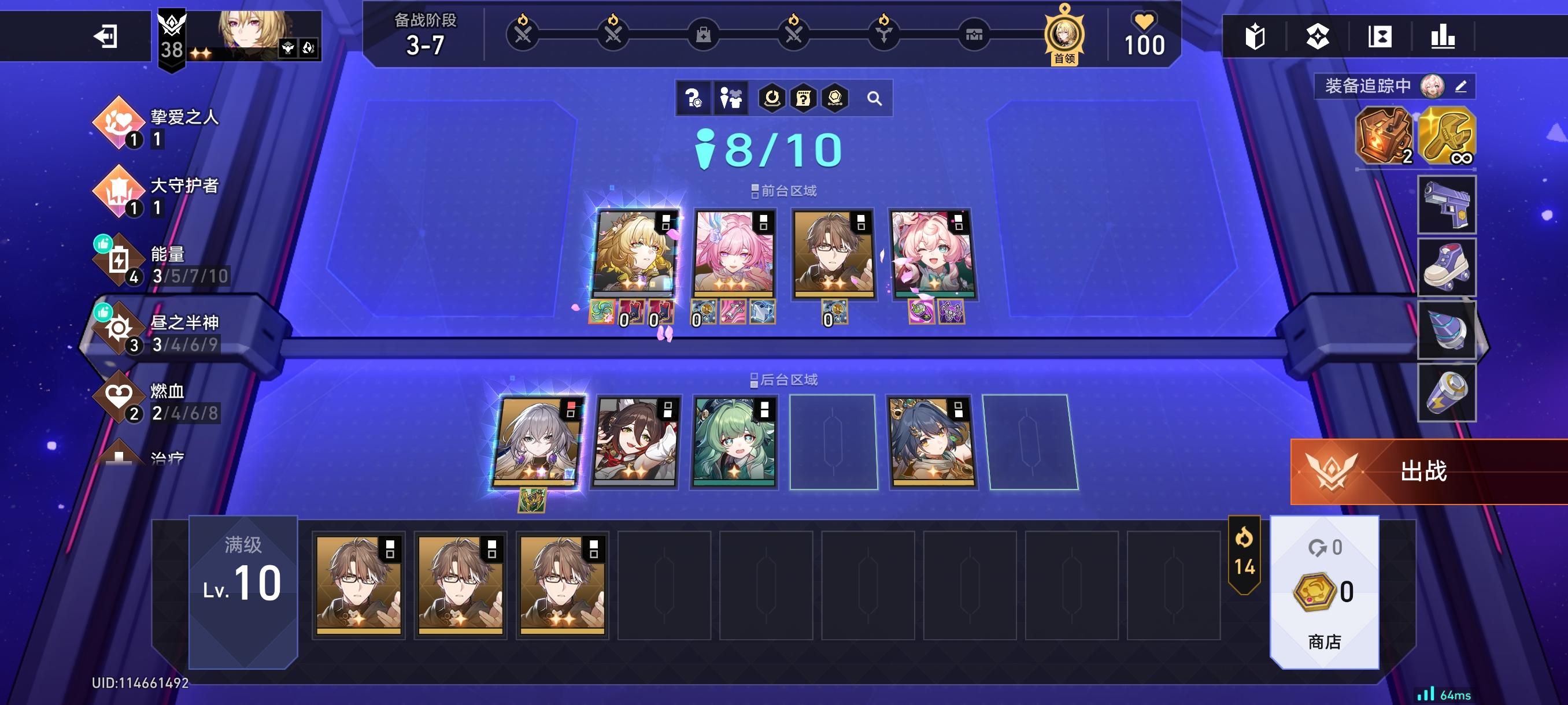Screen dimensions: 1568x705
Task: Toggle the circular recharge hexagon filter
Action: click(x=772, y=98)
